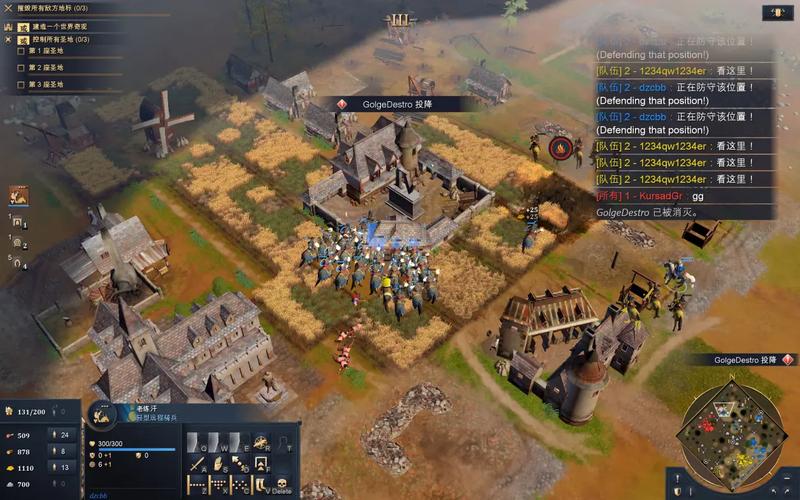Select the wonder victory objective row
Image resolution: width=800 pixels, height=500 pixels.
58,26
